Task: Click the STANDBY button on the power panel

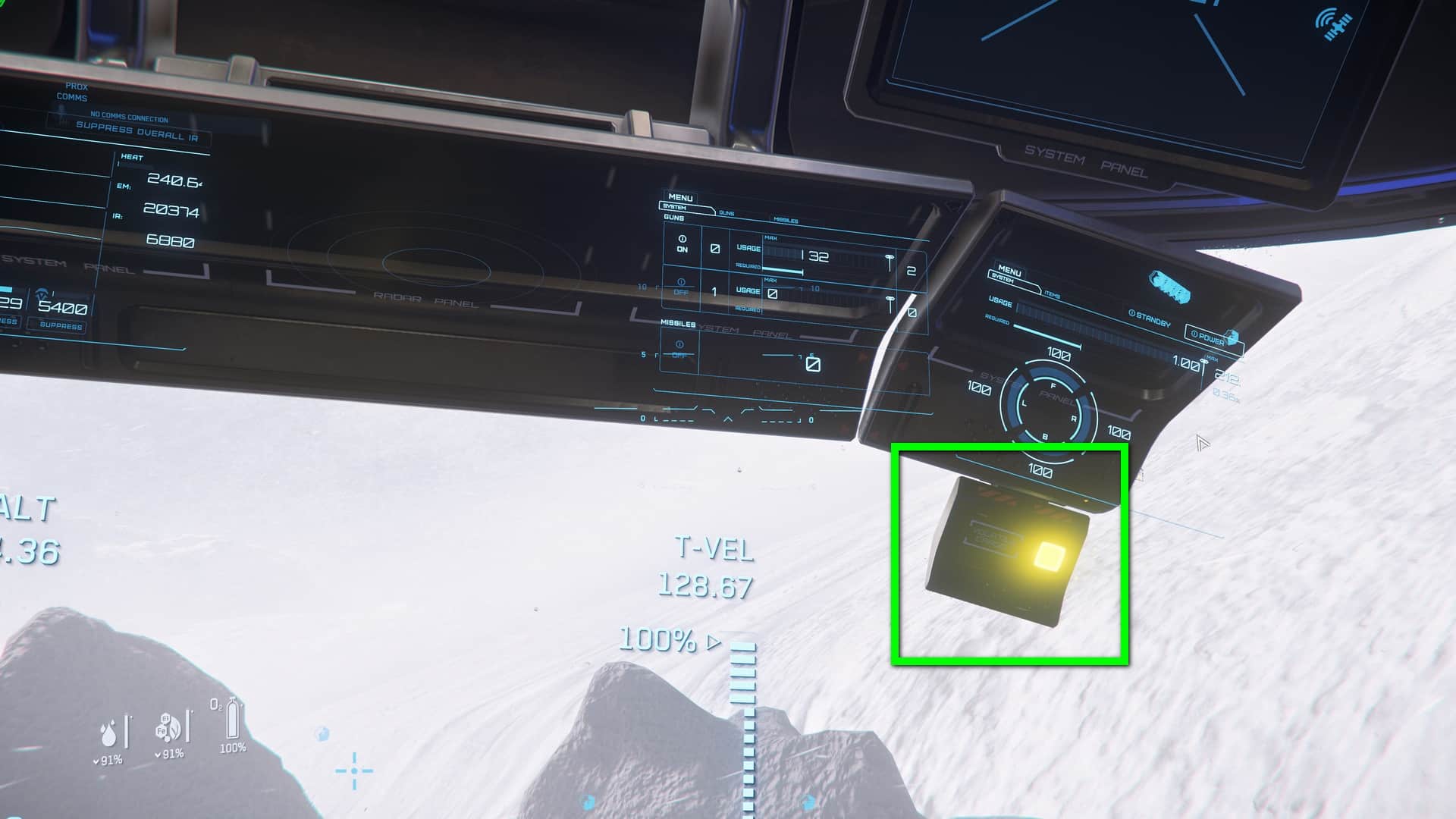Action: click(1150, 318)
